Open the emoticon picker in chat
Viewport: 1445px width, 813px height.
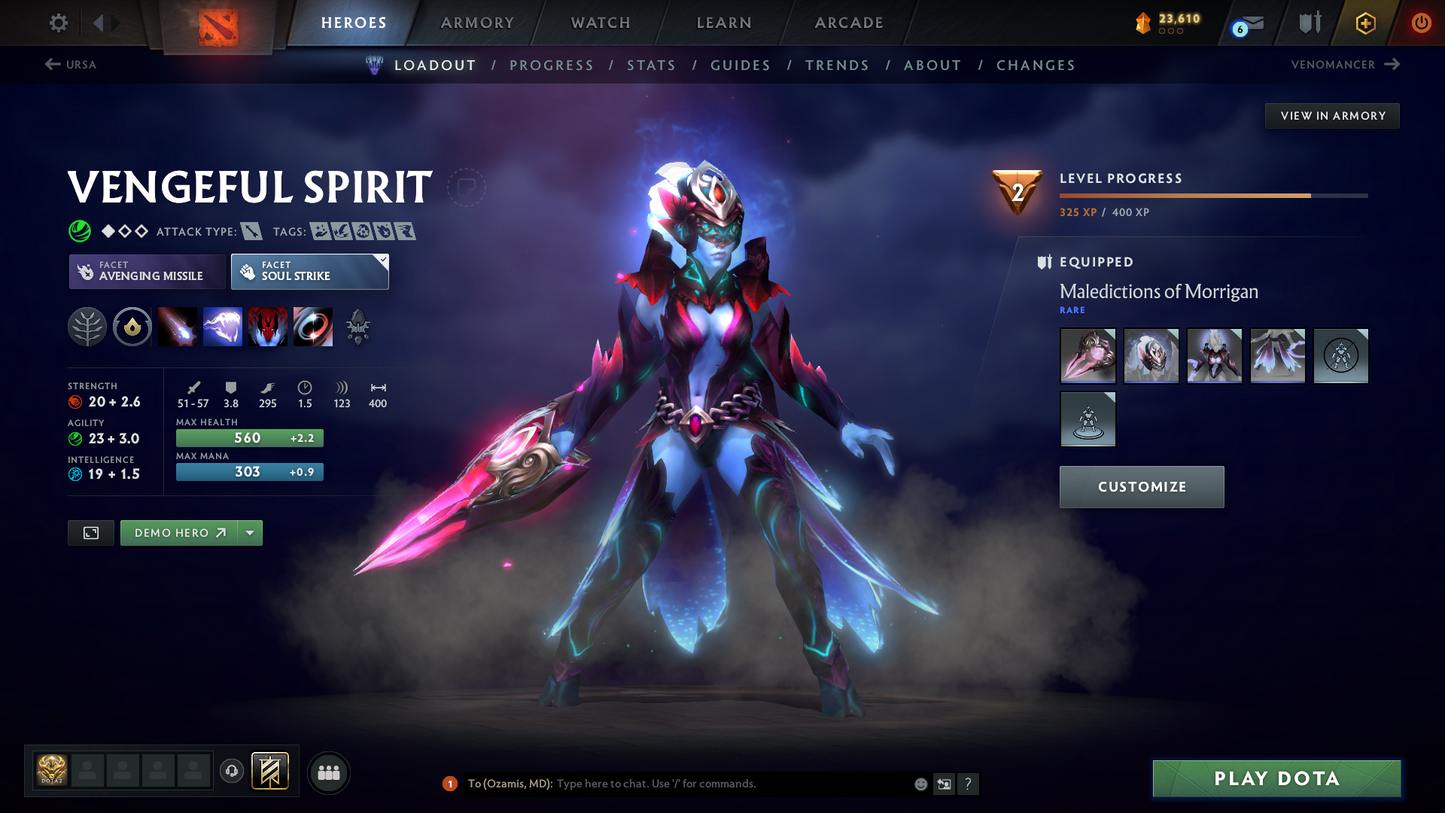tap(919, 784)
